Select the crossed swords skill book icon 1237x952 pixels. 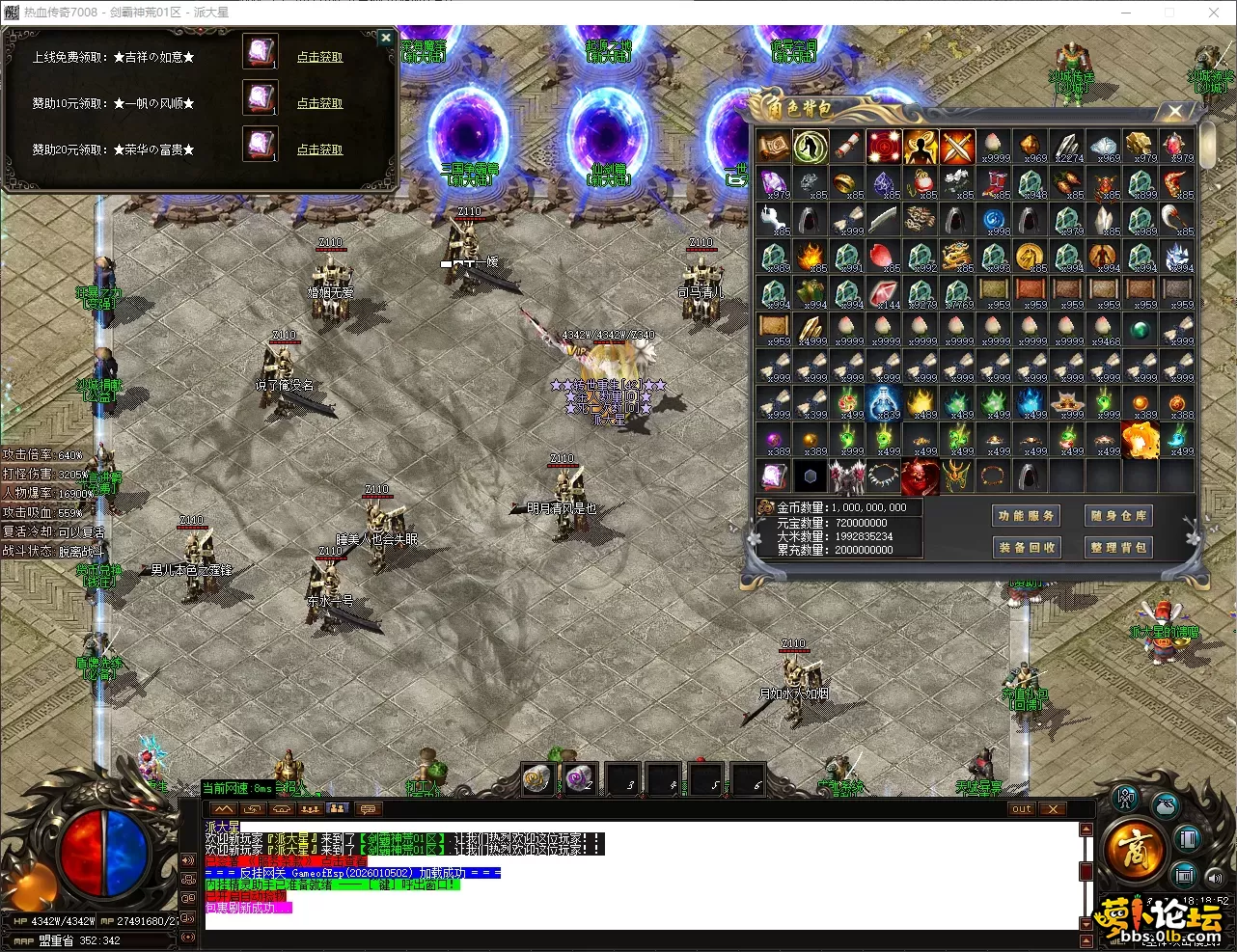pos(957,148)
